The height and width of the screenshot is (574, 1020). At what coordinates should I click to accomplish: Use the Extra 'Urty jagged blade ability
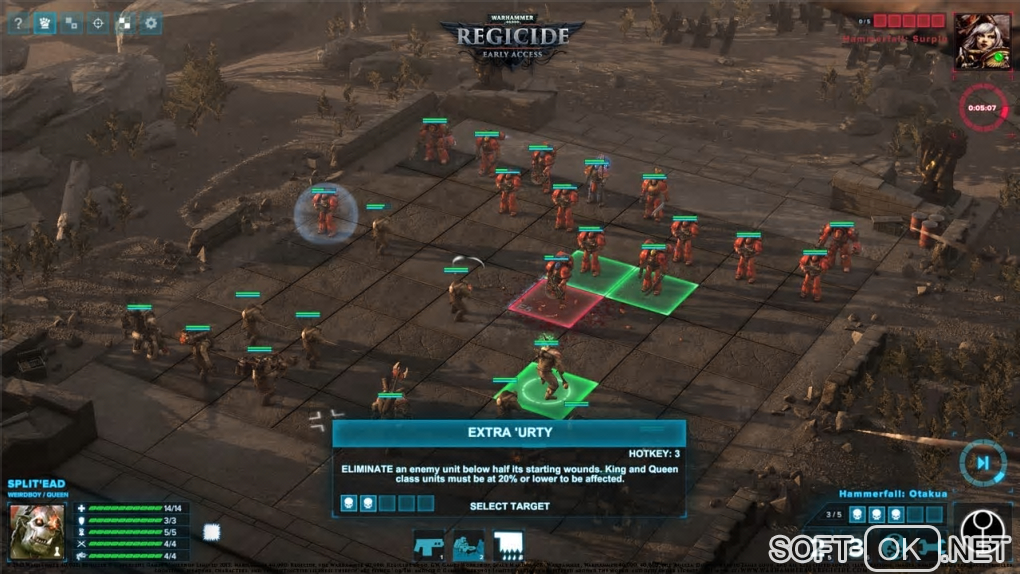pos(508,545)
